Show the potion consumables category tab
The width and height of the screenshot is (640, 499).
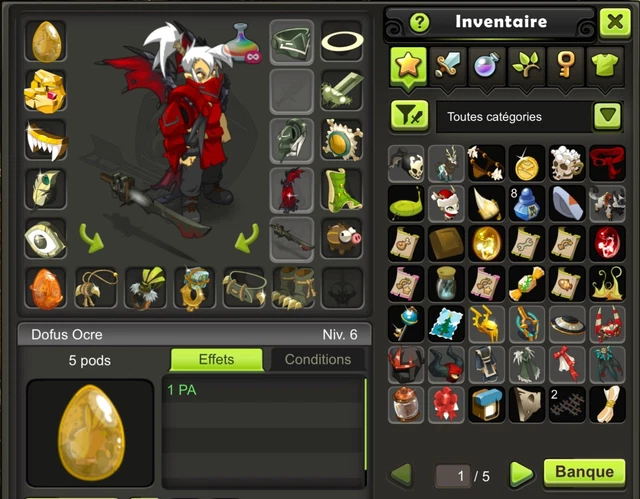tap(485, 65)
